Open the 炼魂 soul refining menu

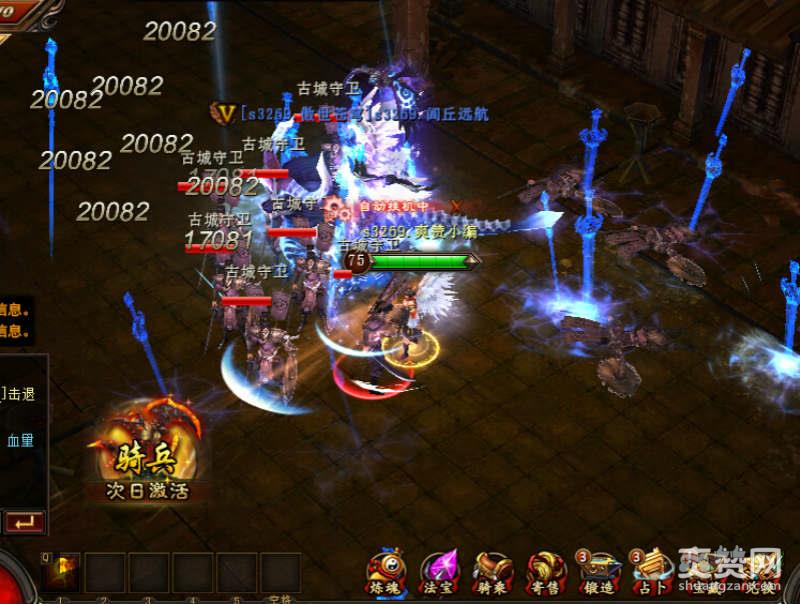pyautogui.click(x=386, y=571)
